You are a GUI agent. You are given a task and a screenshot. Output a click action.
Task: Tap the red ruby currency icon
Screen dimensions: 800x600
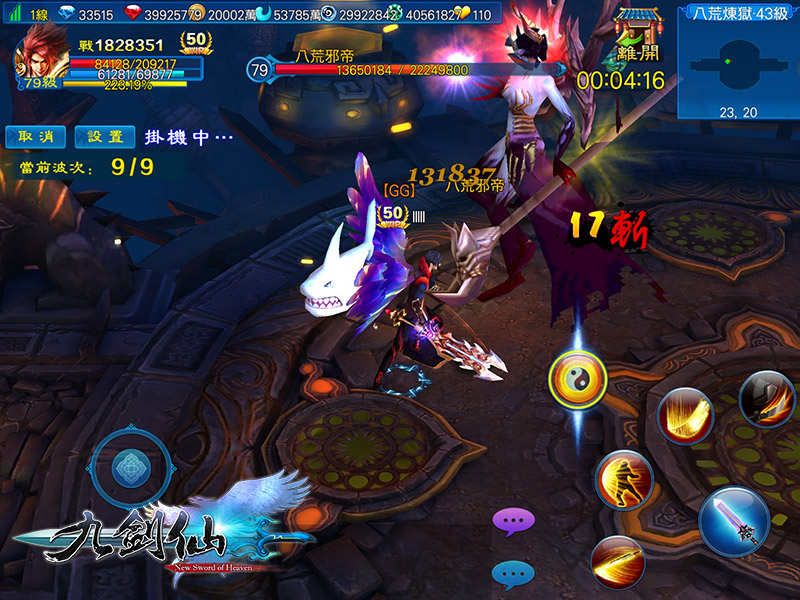tap(138, 15)
